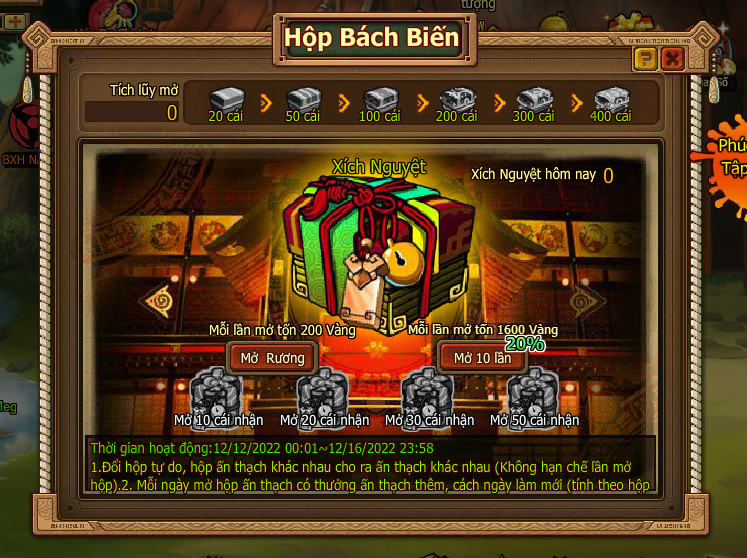The image size is (747, 558).
Task: Close the Hộp Bách Biến window
Action: [672, 59]
